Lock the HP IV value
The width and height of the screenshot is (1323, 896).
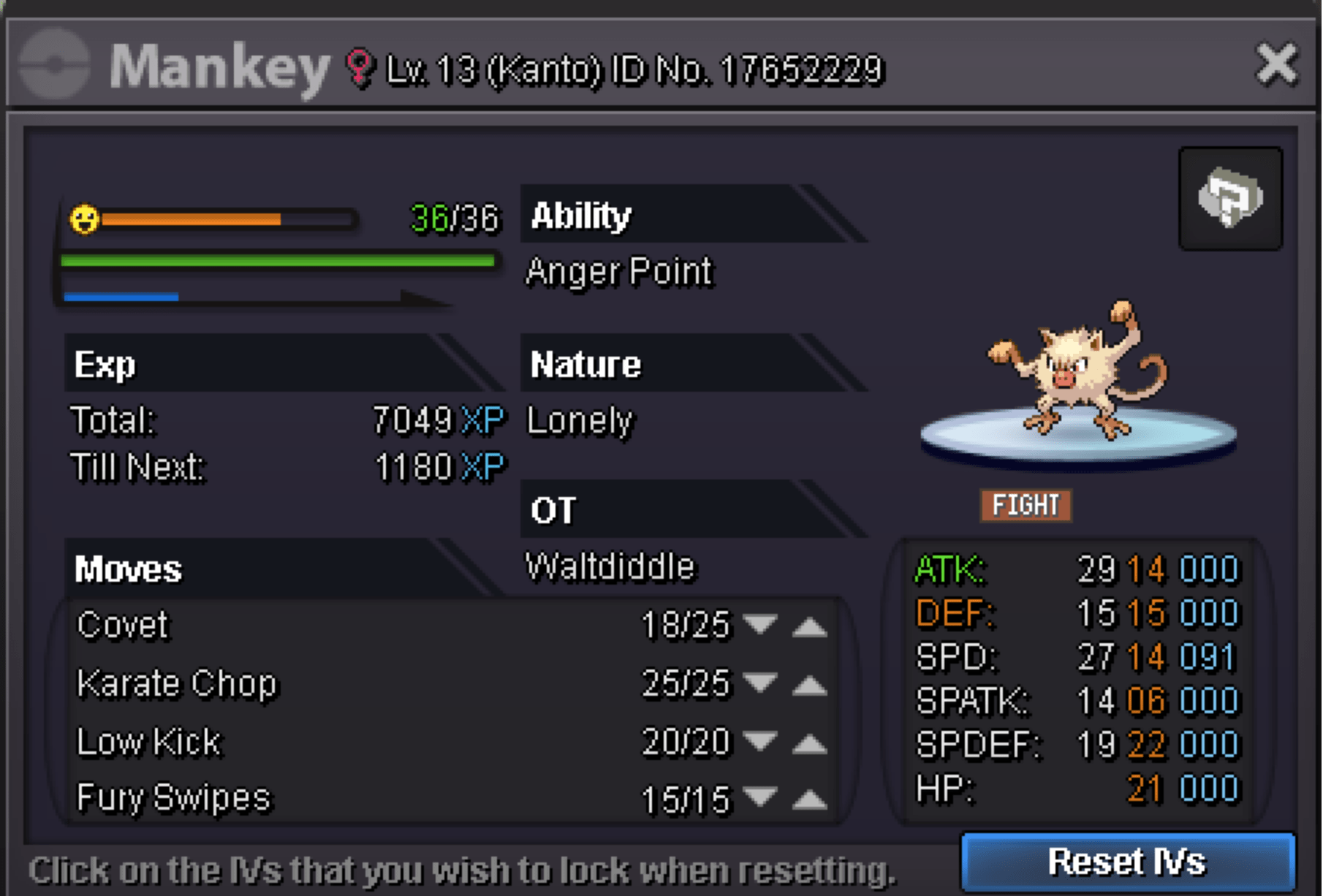click(x=1148, y=787)
